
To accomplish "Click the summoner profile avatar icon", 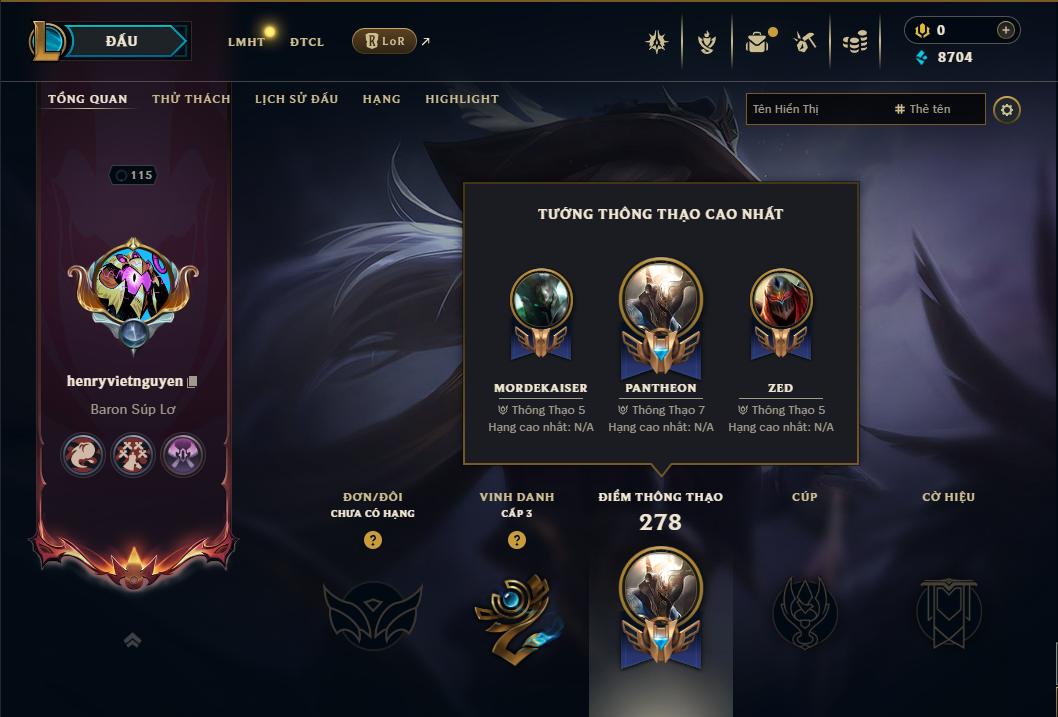I will (x=133, y=287).
